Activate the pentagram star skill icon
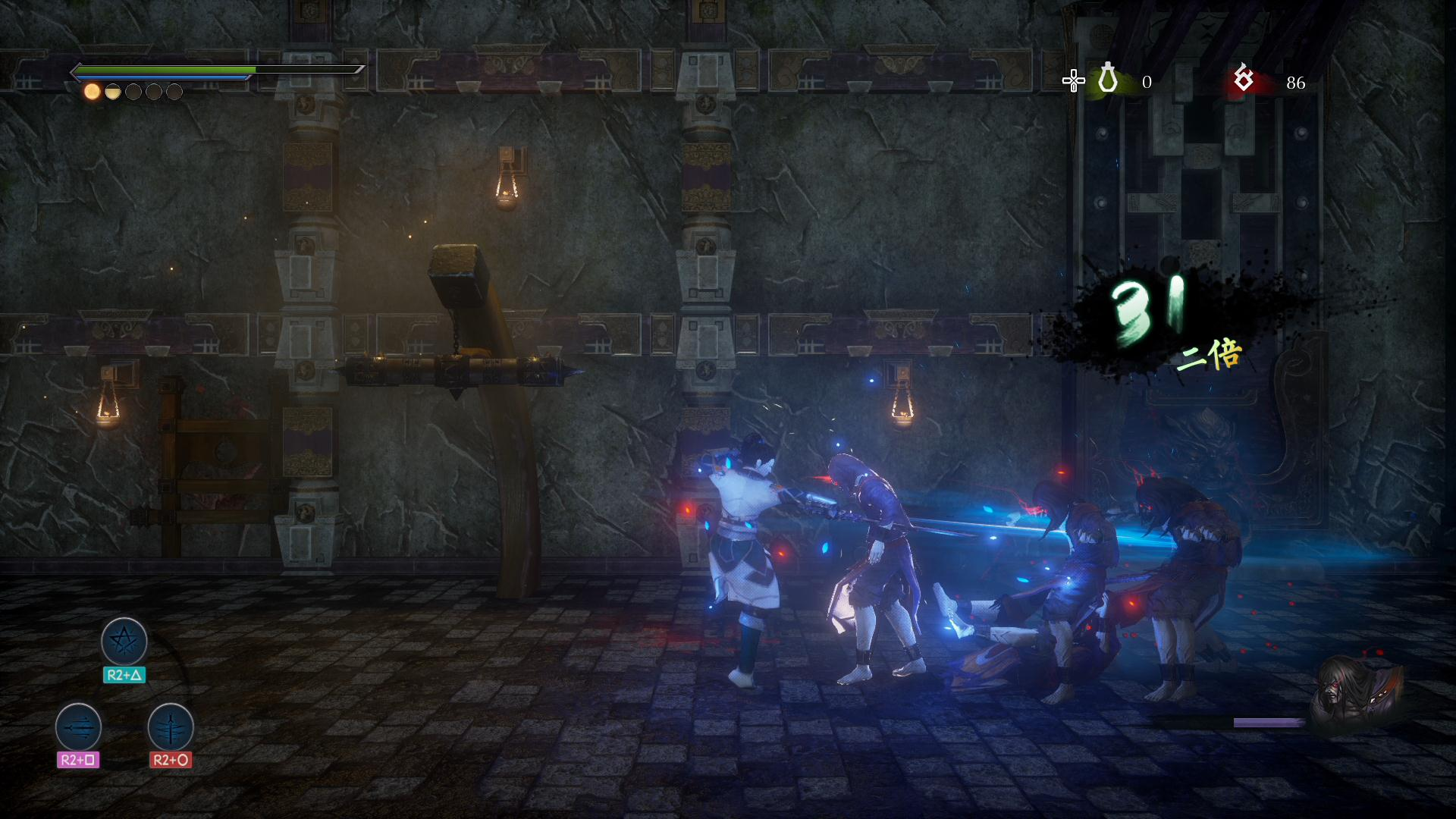 click(124, 642)
